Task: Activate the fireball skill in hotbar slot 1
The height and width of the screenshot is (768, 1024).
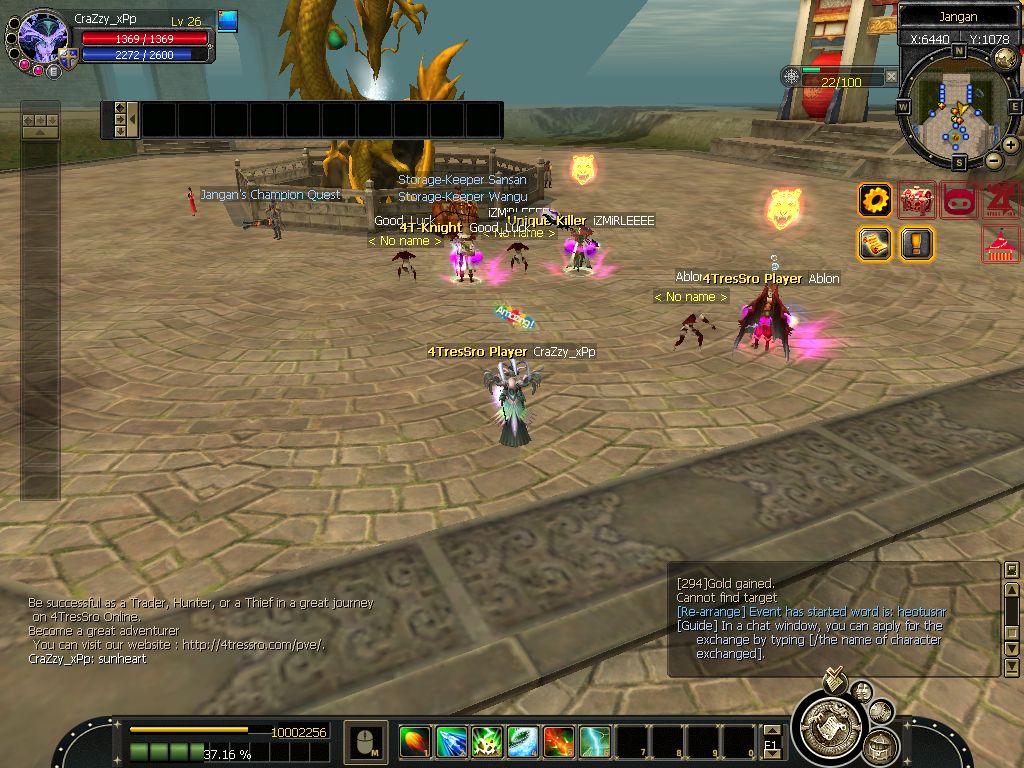Action: coord(414,742)
